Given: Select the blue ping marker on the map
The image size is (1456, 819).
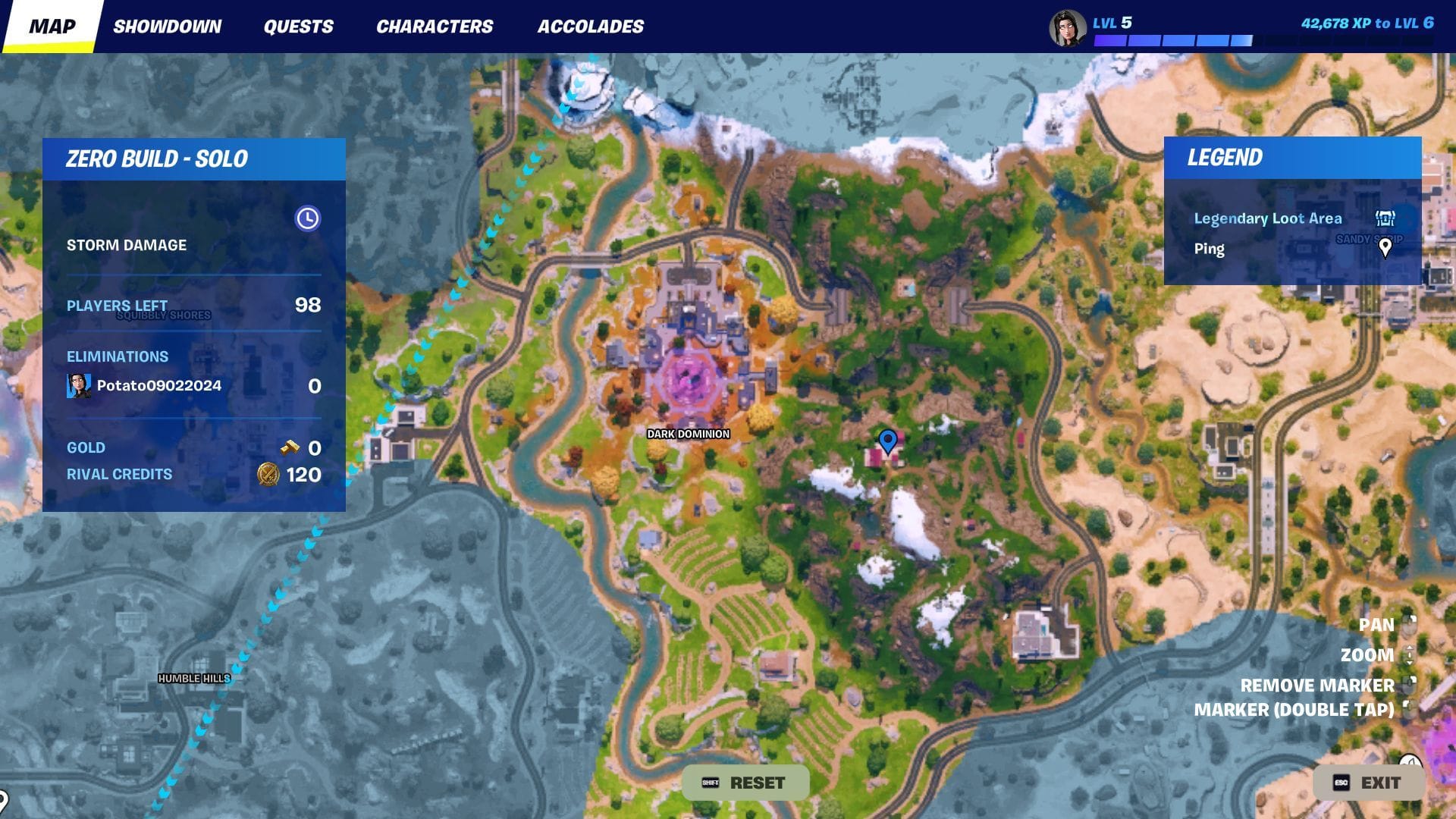Looking at the screenshot, I should [x=886, y=440].
